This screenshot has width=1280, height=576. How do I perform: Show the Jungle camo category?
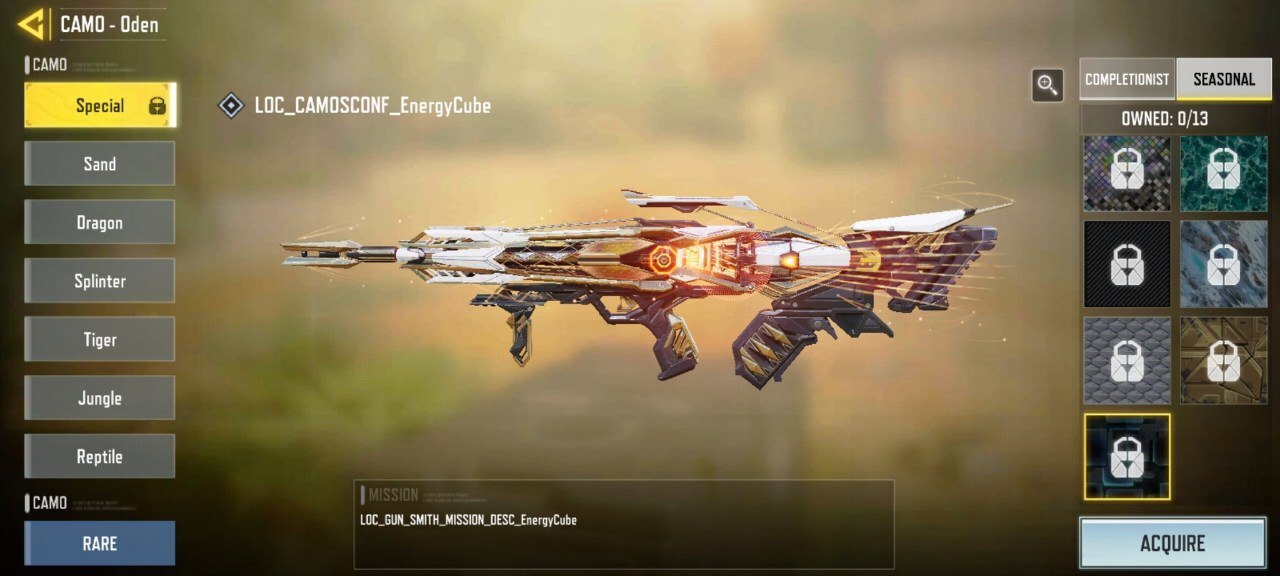[100, 398]
